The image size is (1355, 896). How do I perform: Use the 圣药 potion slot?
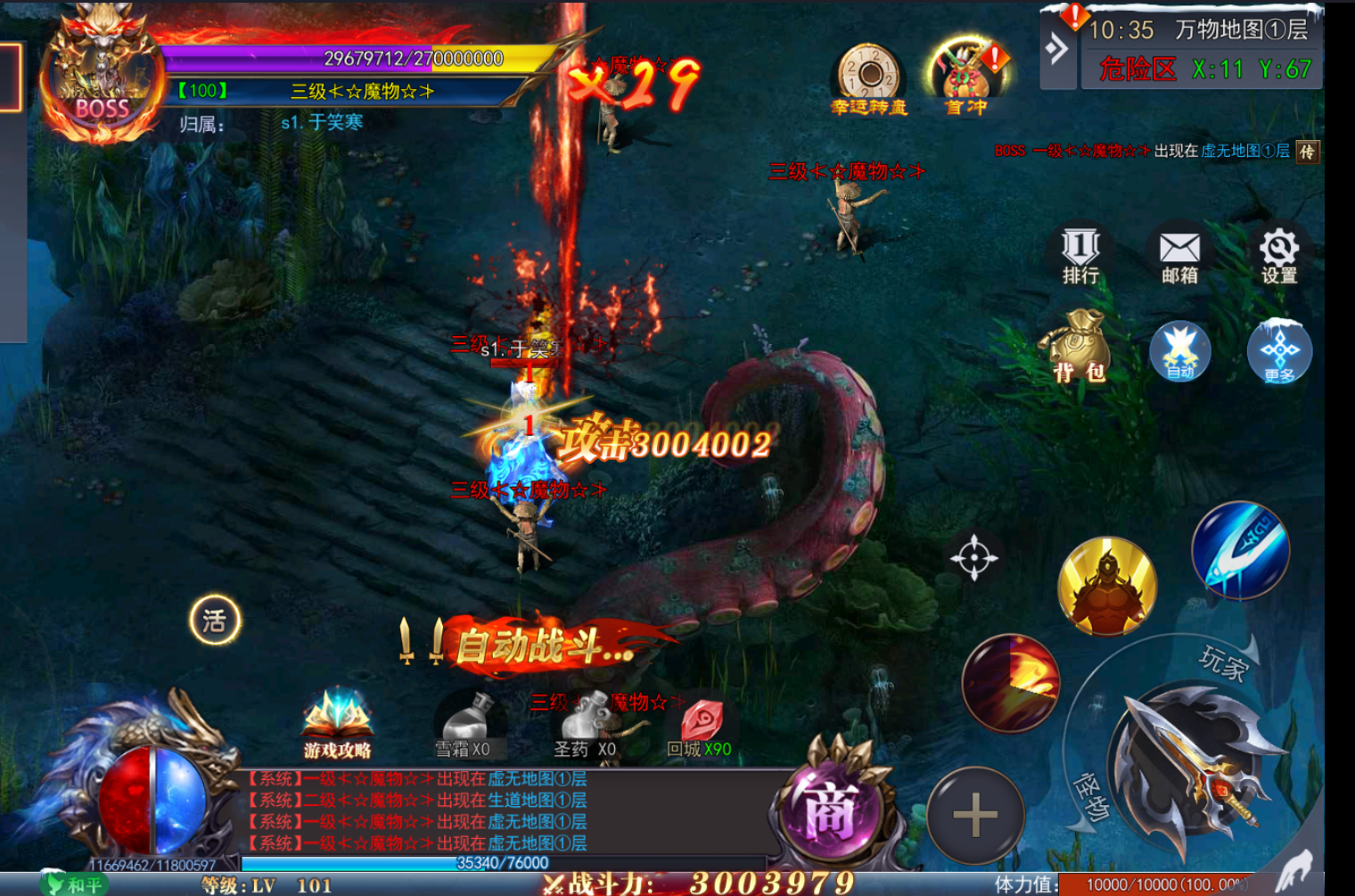(585, 722)
